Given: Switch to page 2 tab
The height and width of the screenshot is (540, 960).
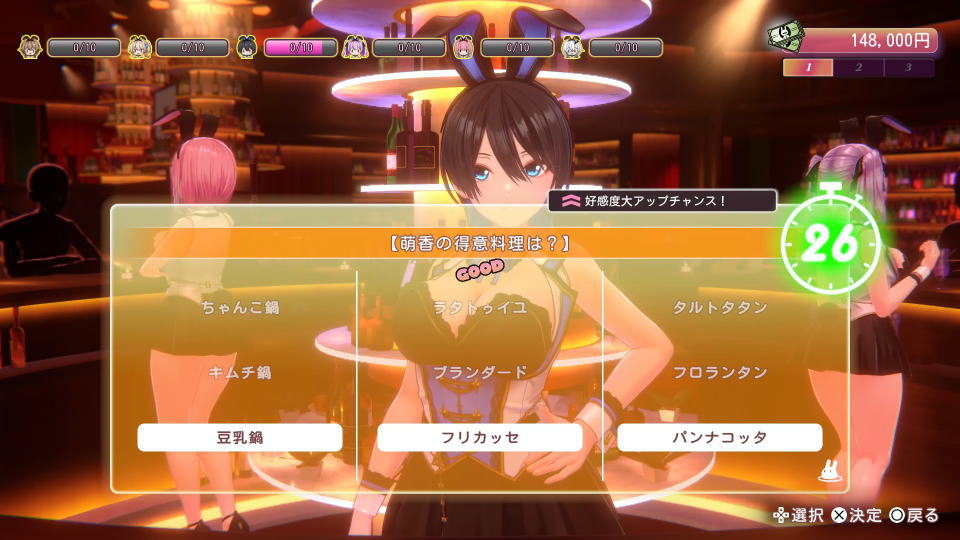Looking at the screenshot, I should pos(859,68).
